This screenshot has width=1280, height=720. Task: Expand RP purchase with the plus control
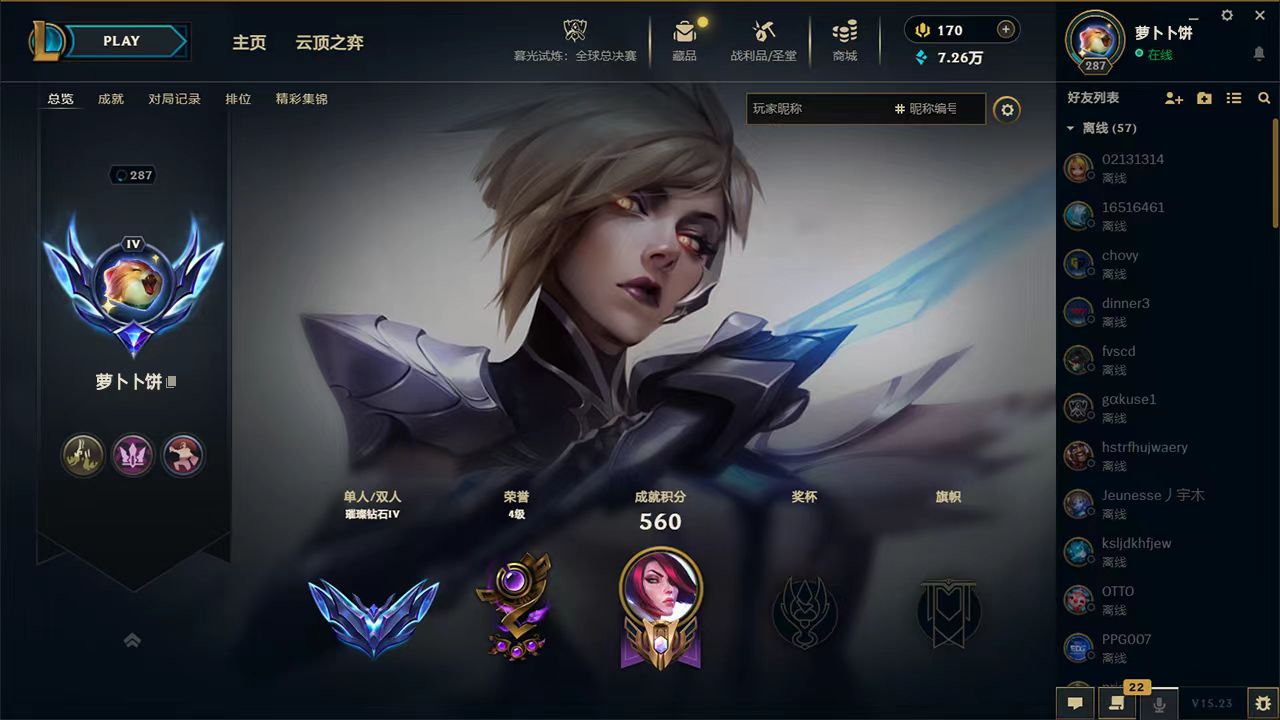pyautogui.click(x=1005, y=30)
